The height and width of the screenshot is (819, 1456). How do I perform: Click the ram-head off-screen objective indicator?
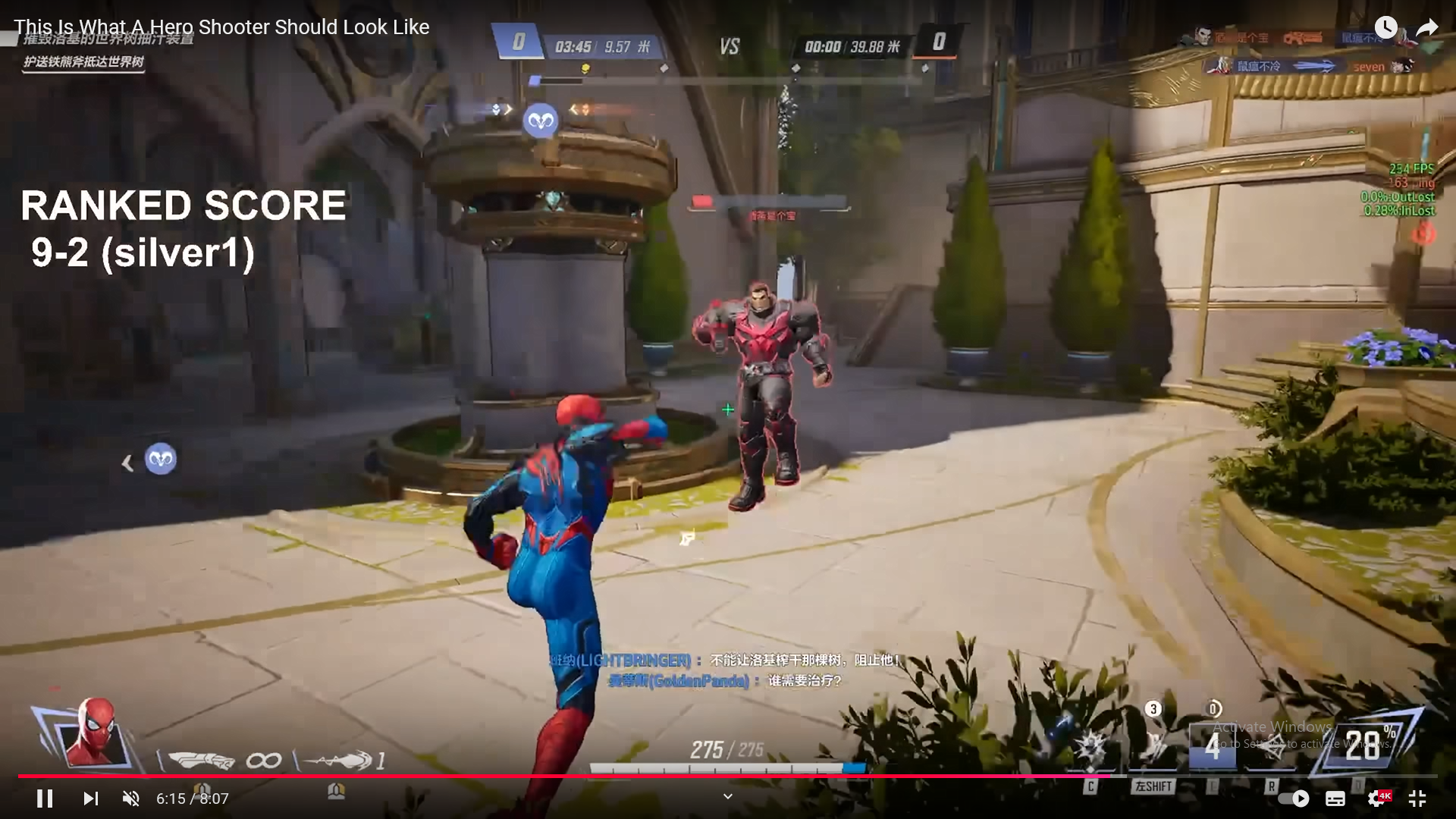click(160, 460)
